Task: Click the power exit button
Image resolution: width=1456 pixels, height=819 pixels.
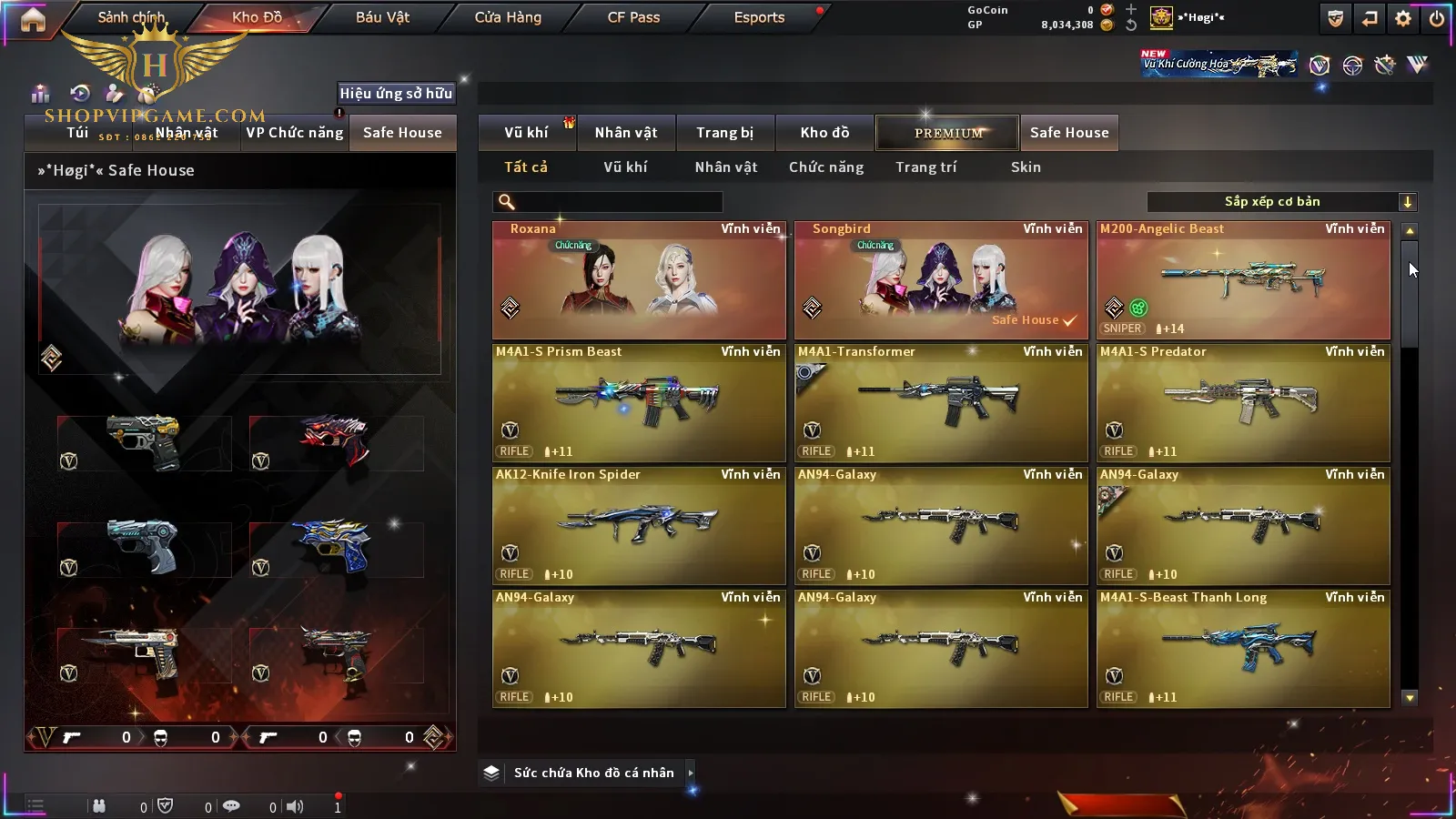Action: (x=1436, y=18)
